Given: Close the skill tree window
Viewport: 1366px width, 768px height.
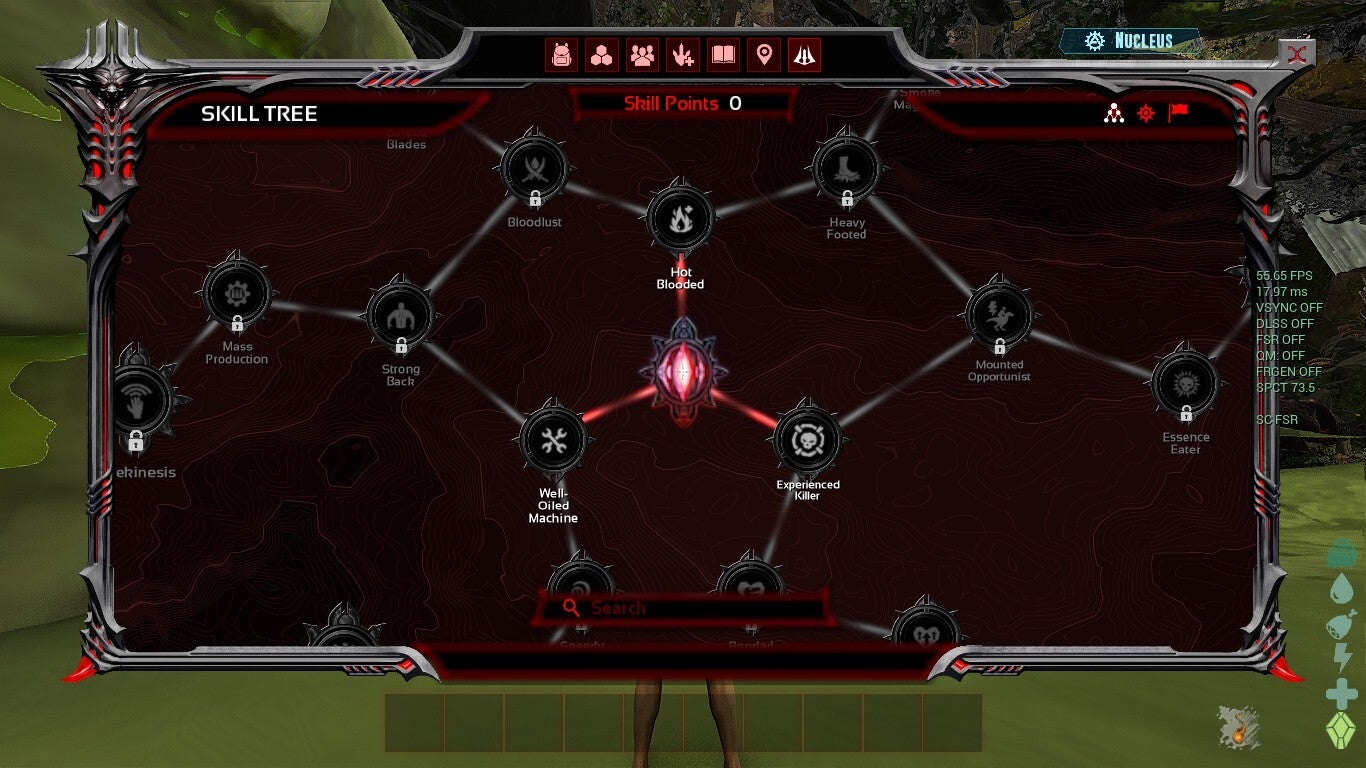Looking at the screenshot, I should (1299, 55).
